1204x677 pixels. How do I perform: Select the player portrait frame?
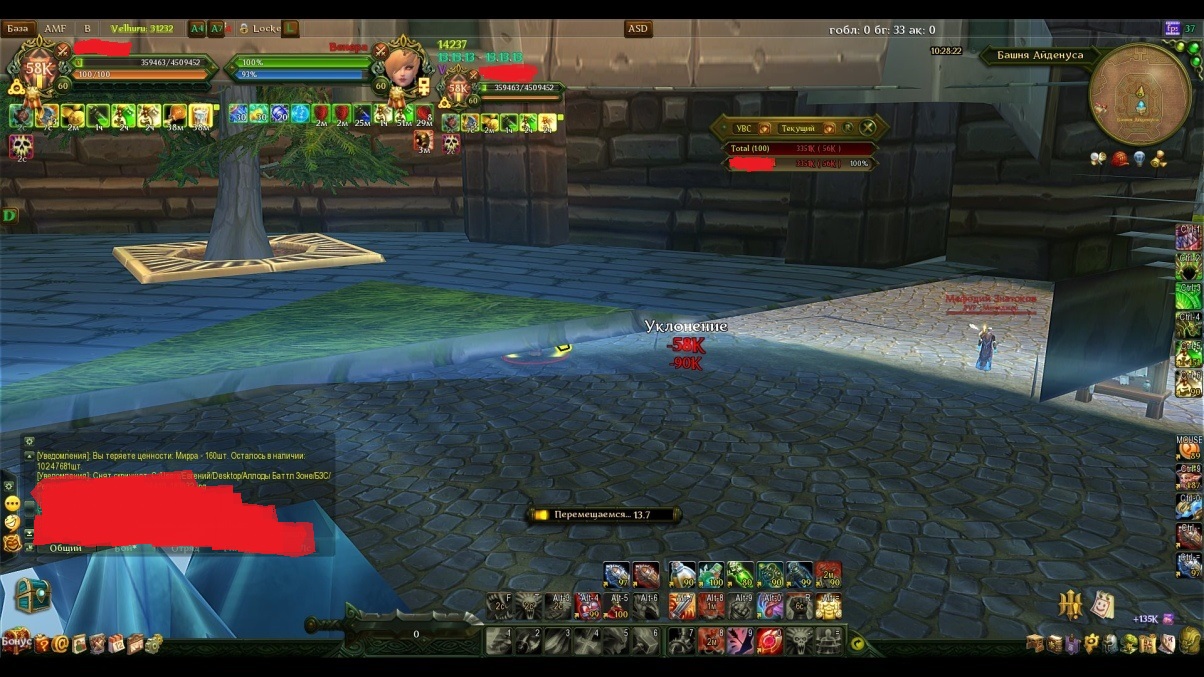[x=40, y=69]
